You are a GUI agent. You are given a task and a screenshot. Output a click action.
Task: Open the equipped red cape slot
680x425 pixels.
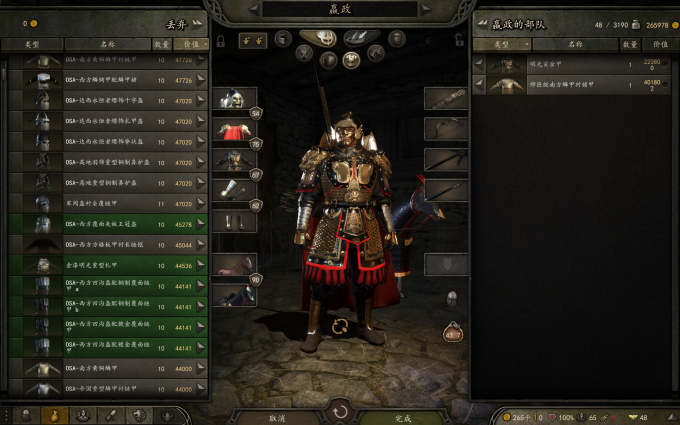[x=232, y=131]
